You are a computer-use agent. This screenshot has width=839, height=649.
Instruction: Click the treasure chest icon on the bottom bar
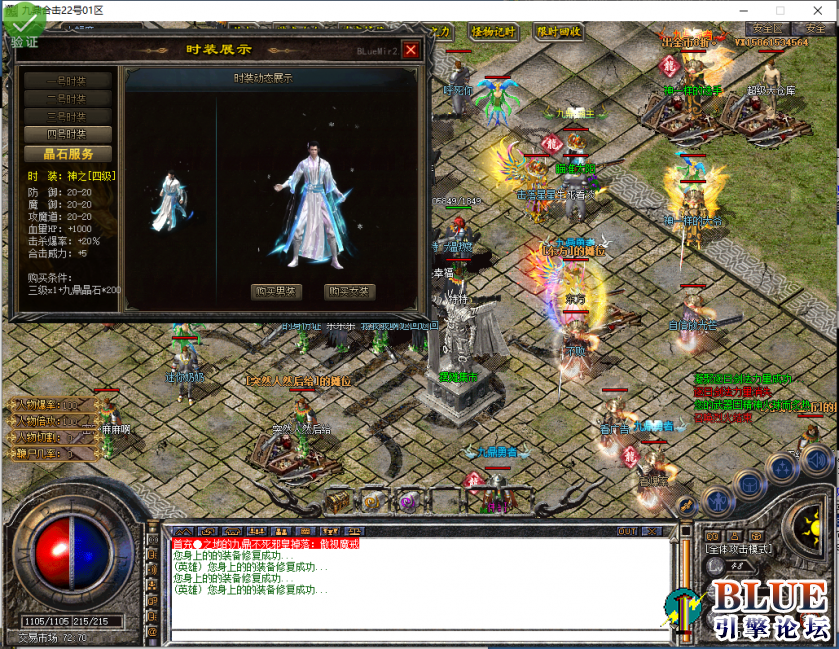tap(339, 500)
